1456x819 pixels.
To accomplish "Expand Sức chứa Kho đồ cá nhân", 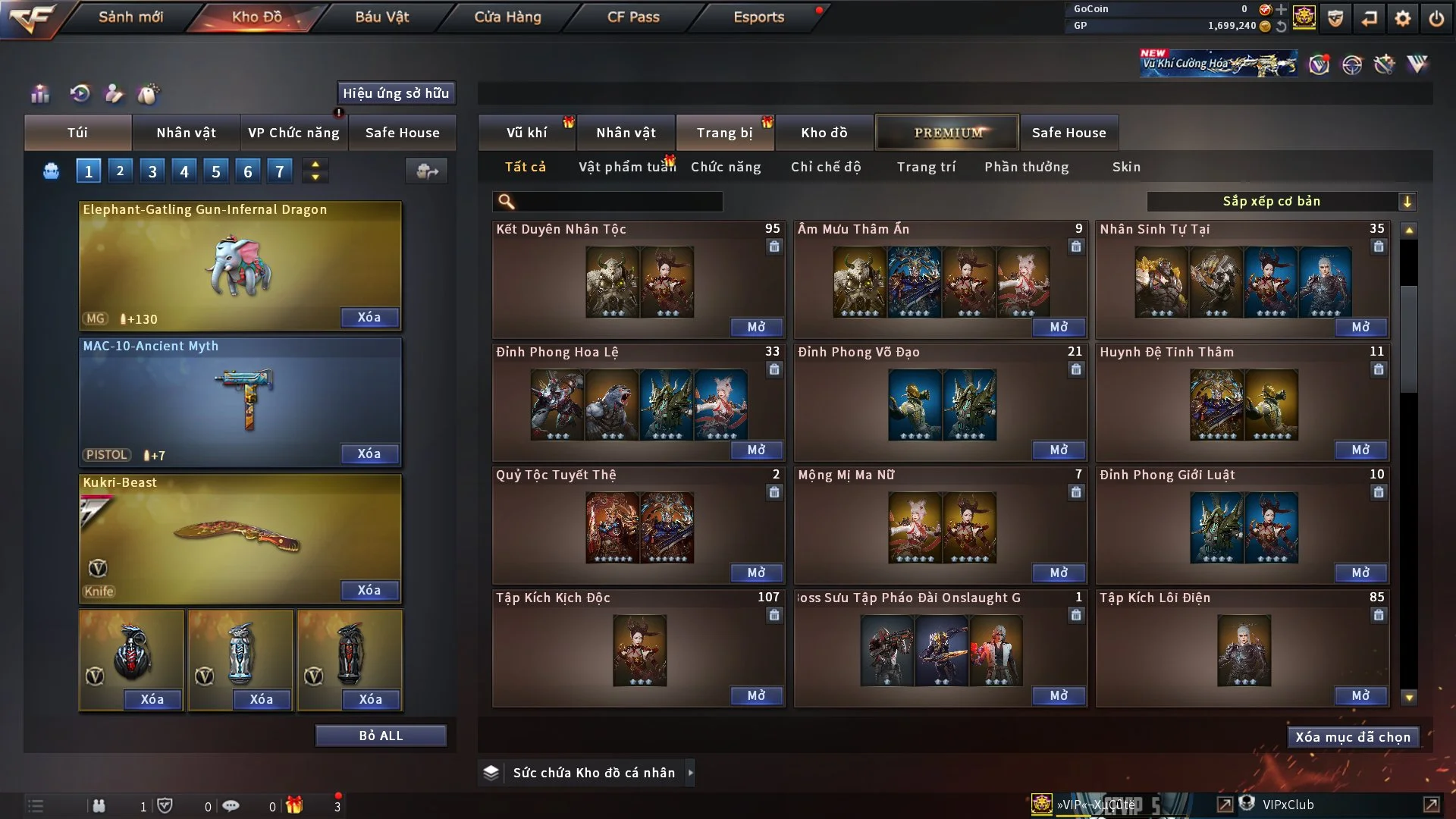I will (x=690, y=773).
